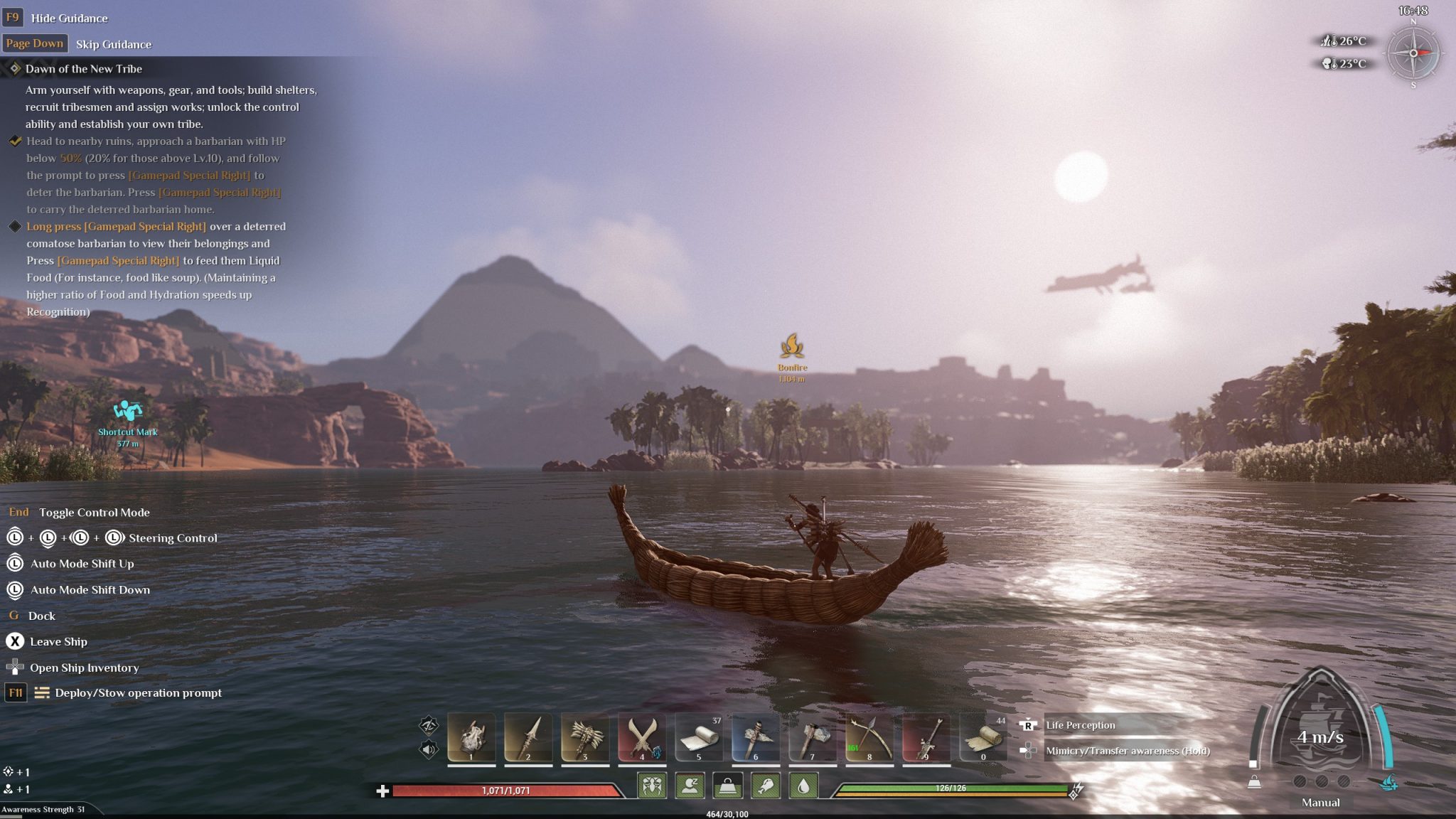Use the white cloth roll in slot 5
The image size is (1456, 819).
(x=699, y=737)
